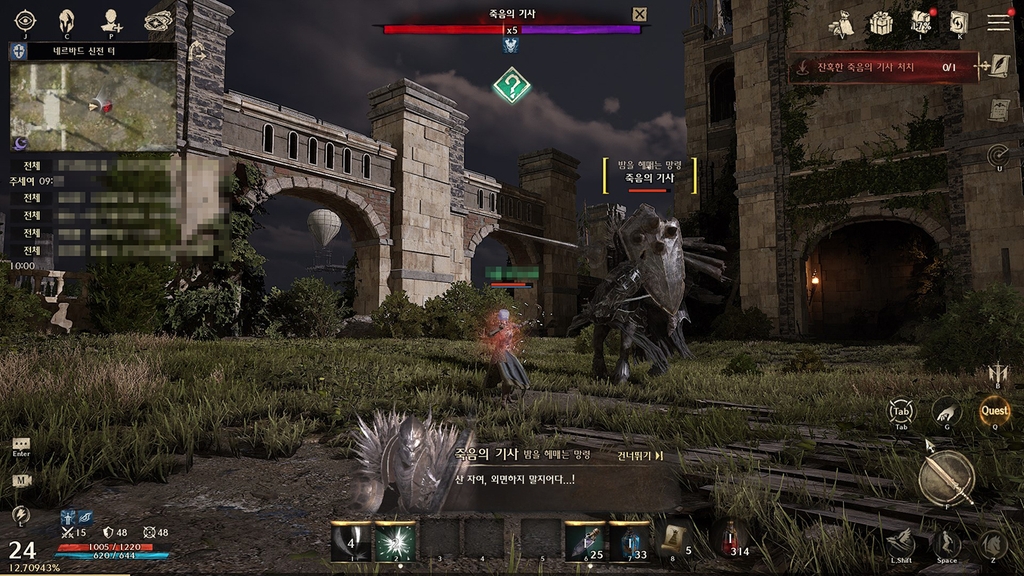Activate the Quest auto-track button
Image resolution: width=1024 pixels, height=576 pixels.
tap(994, 410)
